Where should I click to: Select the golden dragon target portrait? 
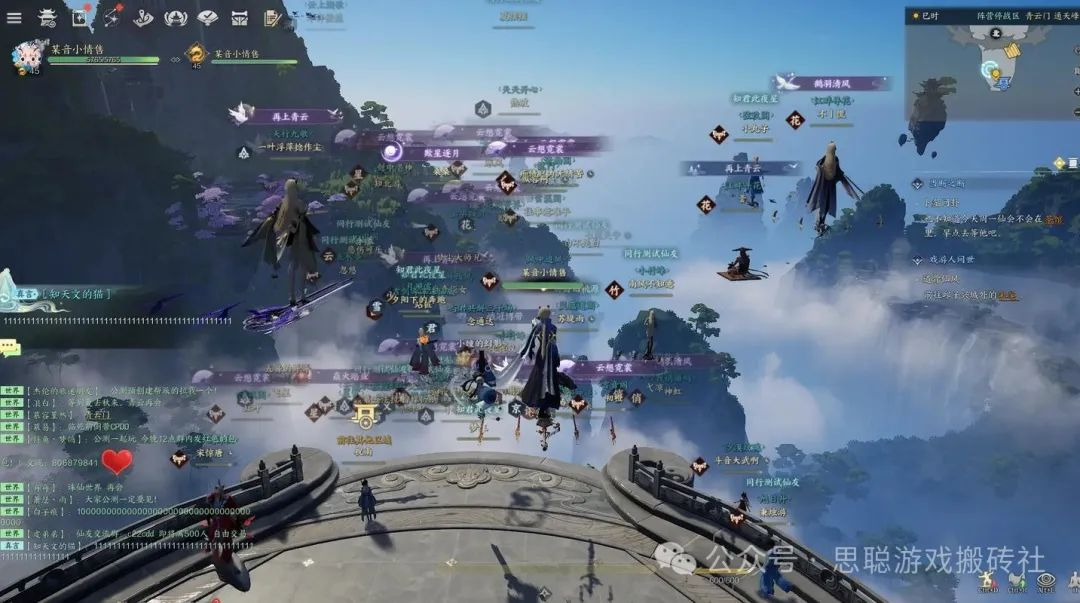[196, 55]
